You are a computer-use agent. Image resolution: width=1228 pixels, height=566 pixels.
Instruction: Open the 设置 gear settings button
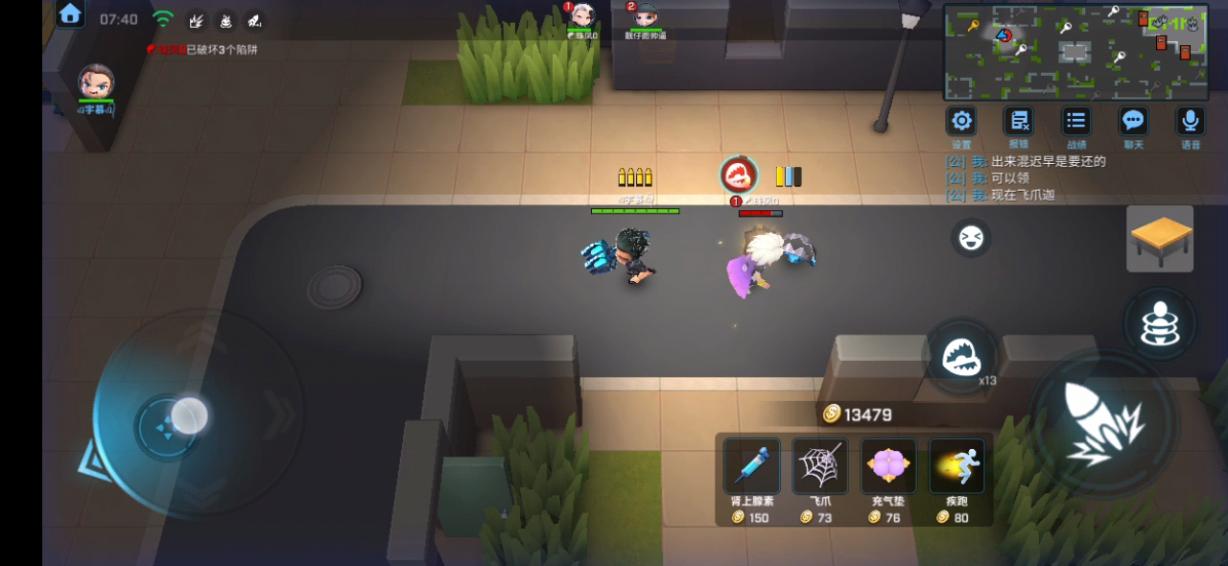pos(961,122)
